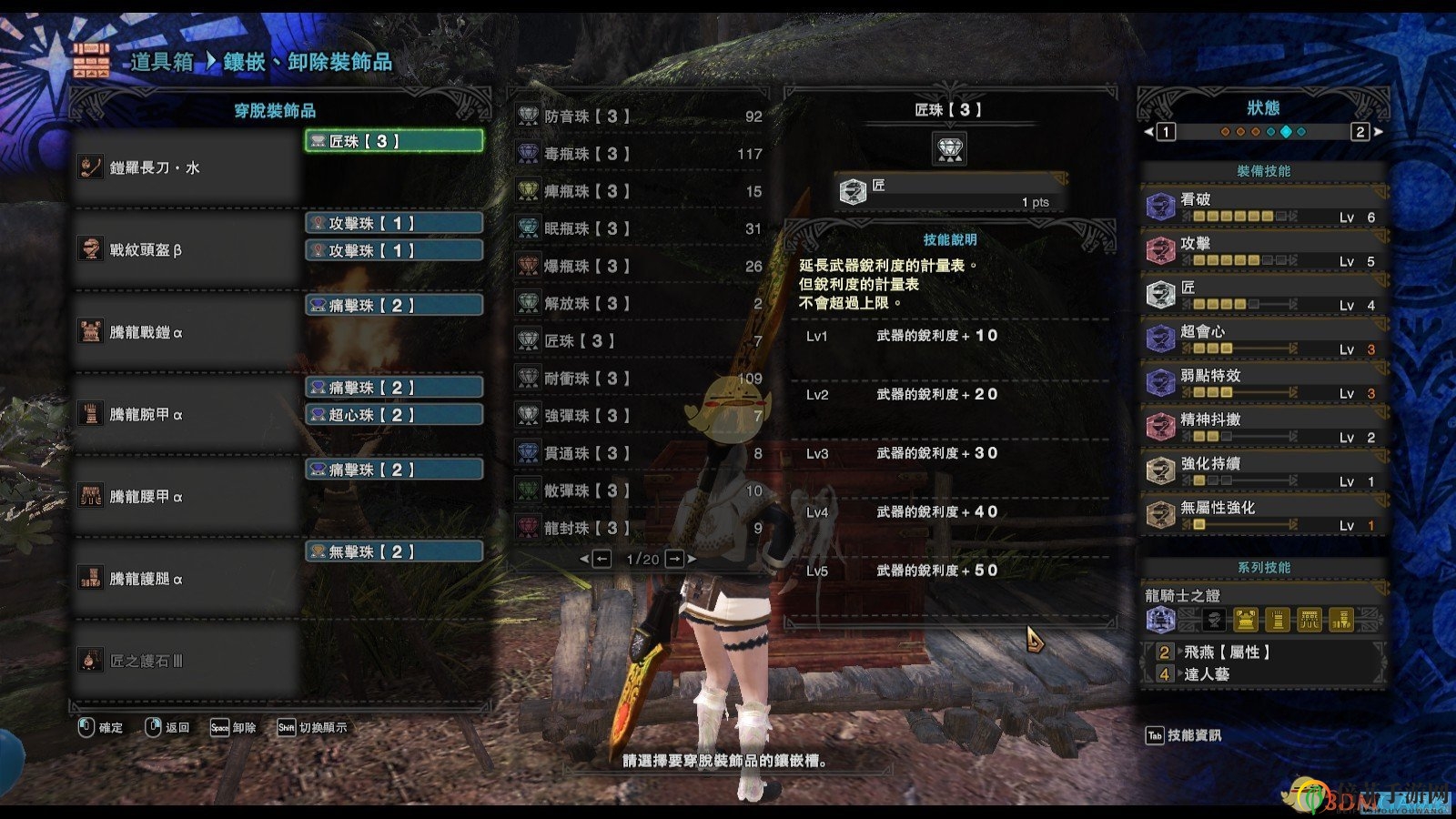Go to the previous decoration list page

tap(601, 559)
